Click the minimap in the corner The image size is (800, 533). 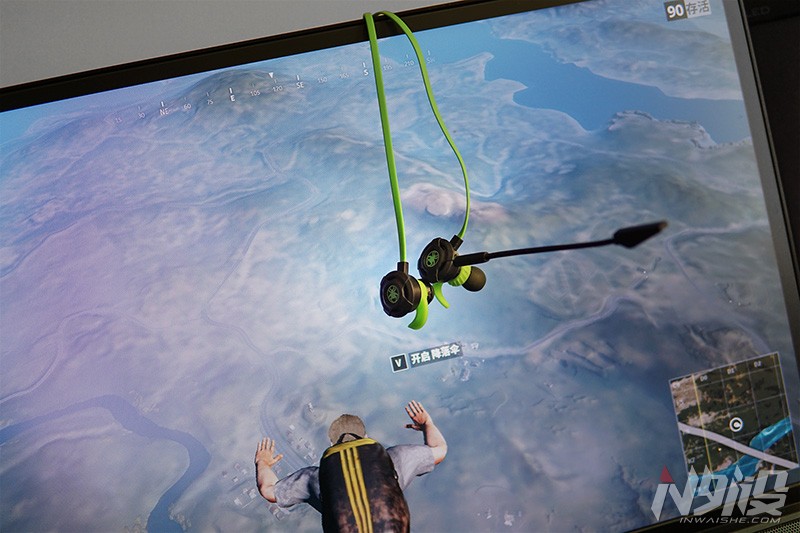[x=731, y=418]
